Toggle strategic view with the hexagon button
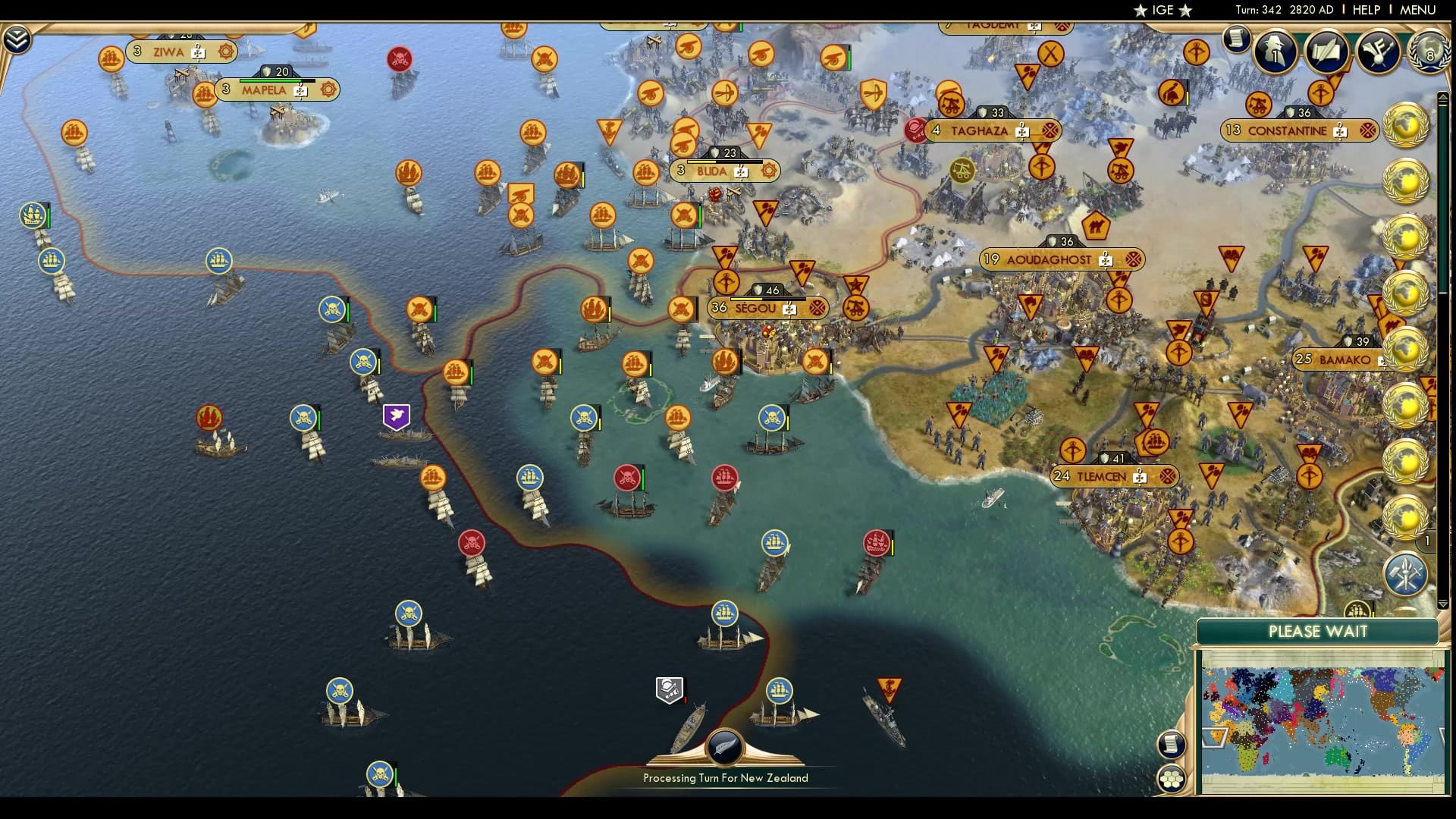The image size is (1456, 819). coord(1172,779)
